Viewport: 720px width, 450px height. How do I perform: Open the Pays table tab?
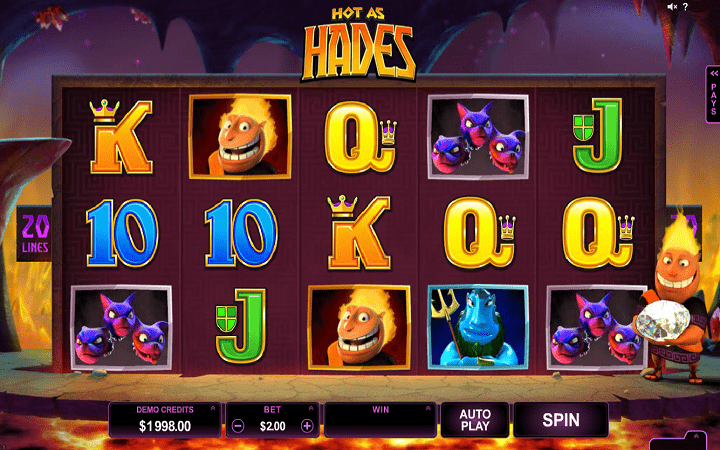(x=713, y=97)
